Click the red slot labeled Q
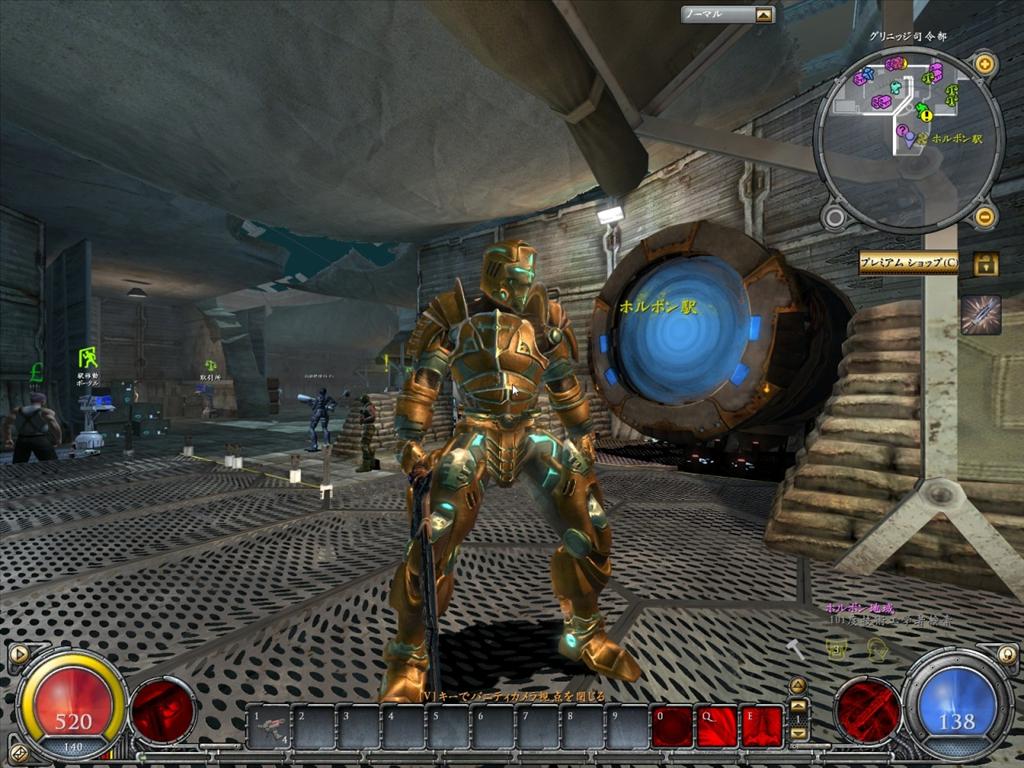Viewport: 1024px width, 768px height. pos(716,727)
